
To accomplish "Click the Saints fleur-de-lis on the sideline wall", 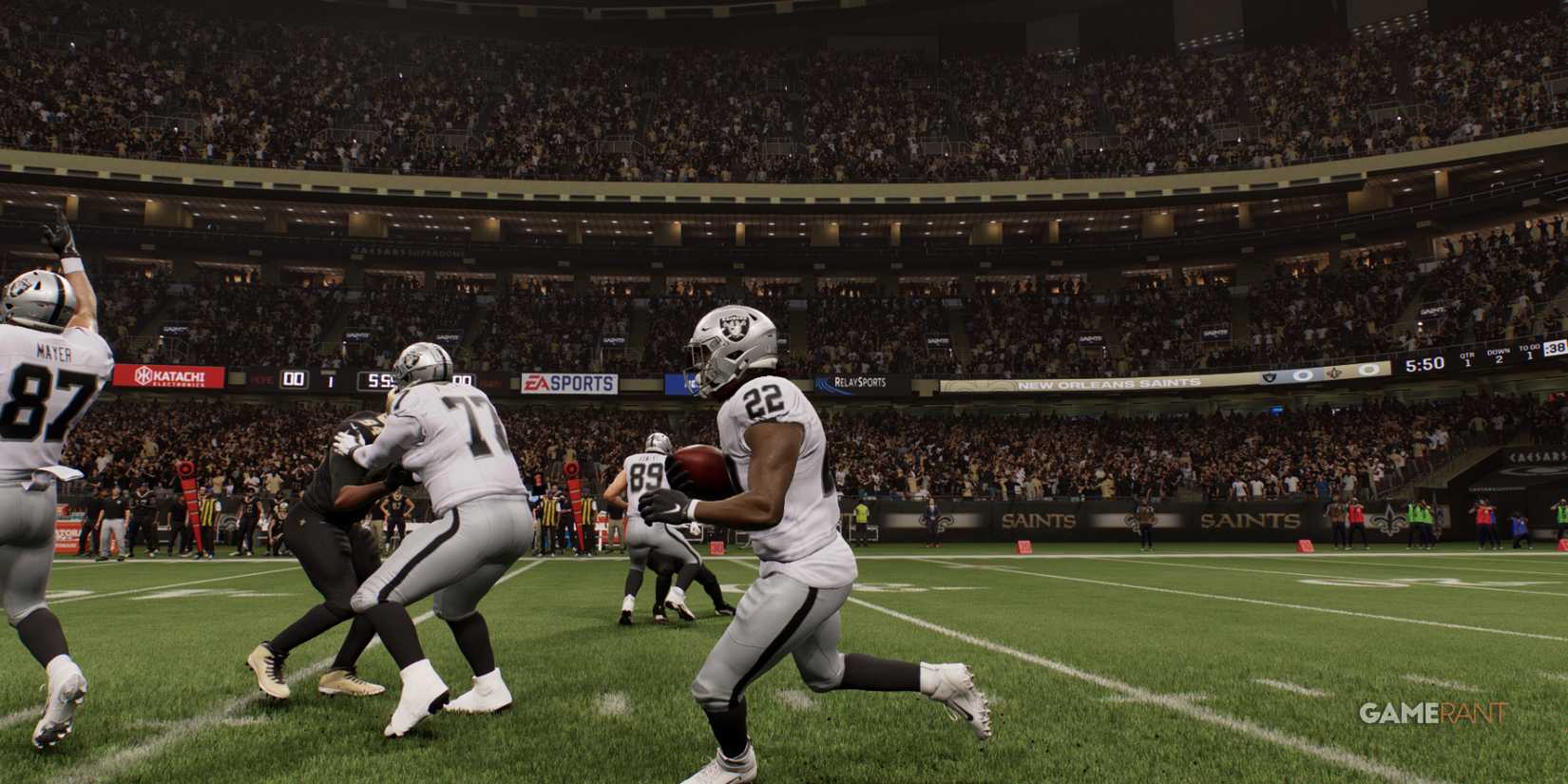I will (1387, 520).
